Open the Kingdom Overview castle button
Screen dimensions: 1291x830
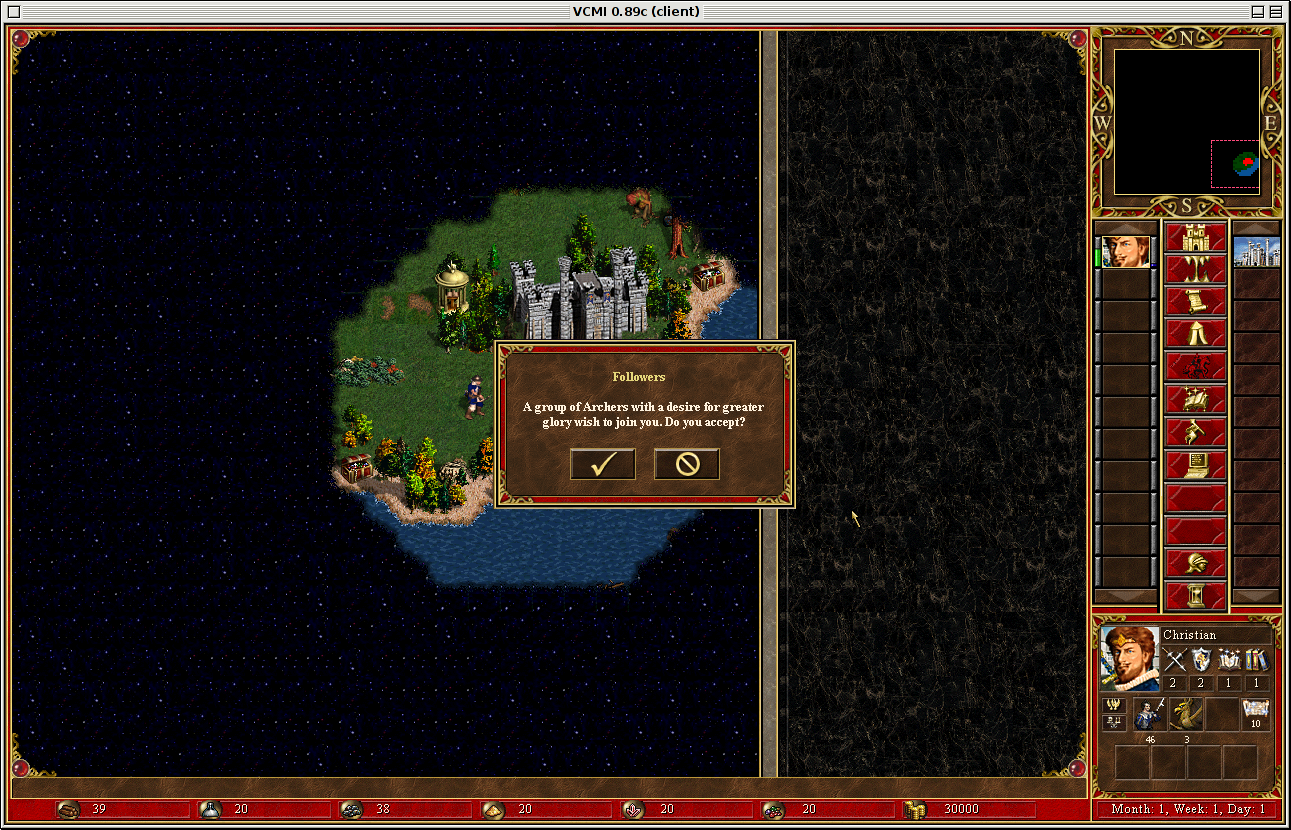tap(1196, 238)
